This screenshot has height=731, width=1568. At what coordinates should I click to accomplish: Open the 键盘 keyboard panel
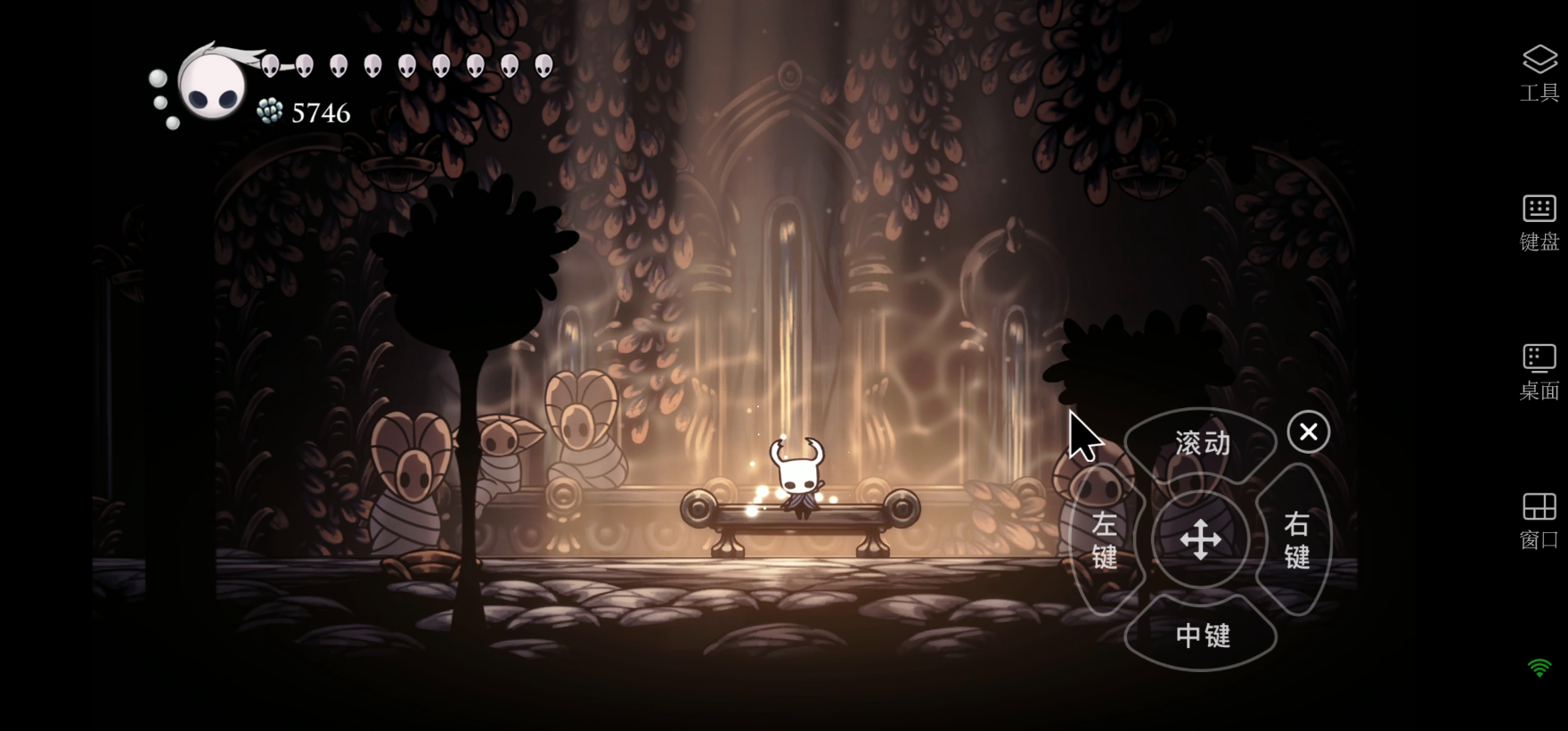(1539, 222)
